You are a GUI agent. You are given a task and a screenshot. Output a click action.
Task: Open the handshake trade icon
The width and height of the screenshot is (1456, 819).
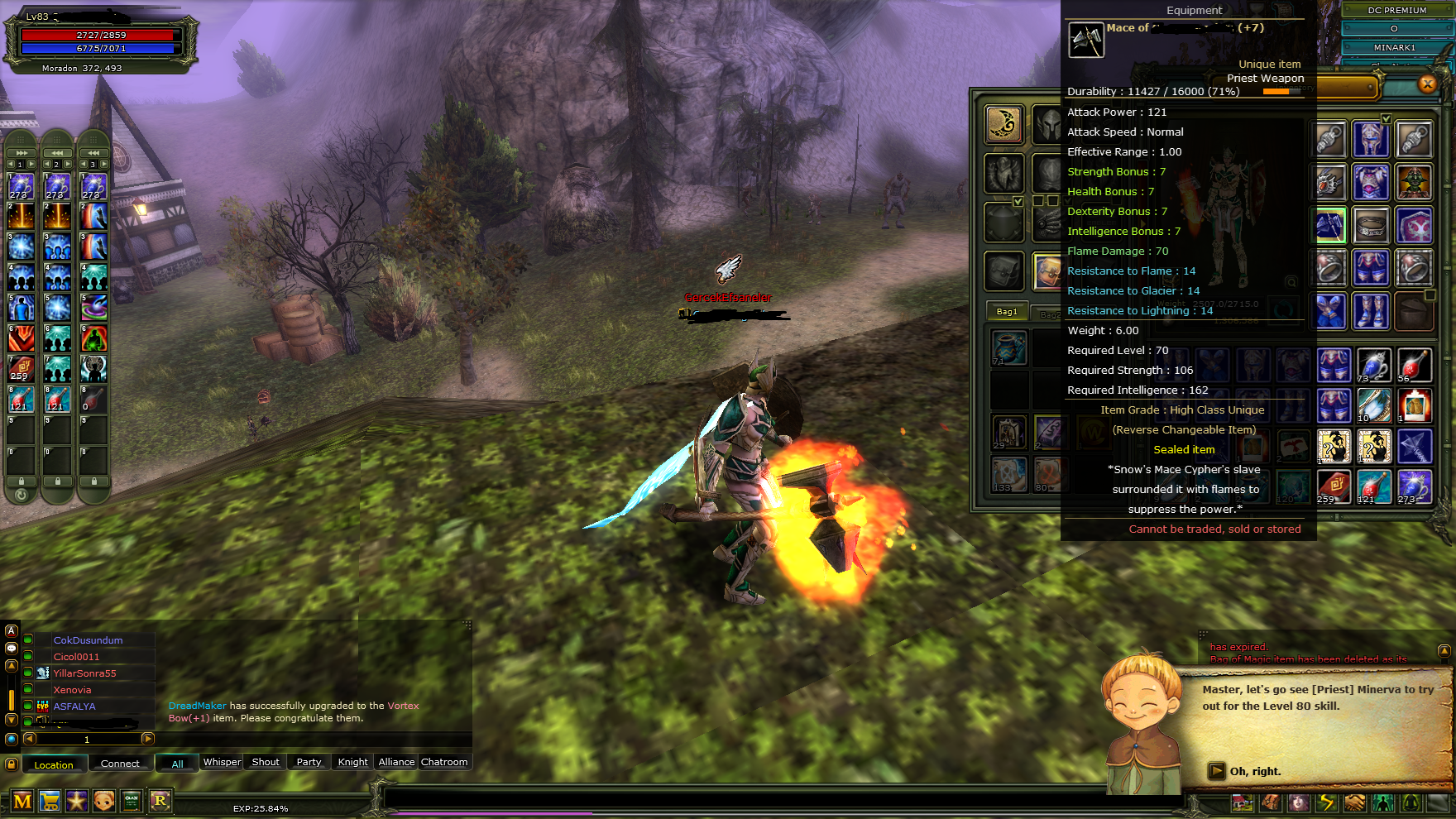(1354, 802)
